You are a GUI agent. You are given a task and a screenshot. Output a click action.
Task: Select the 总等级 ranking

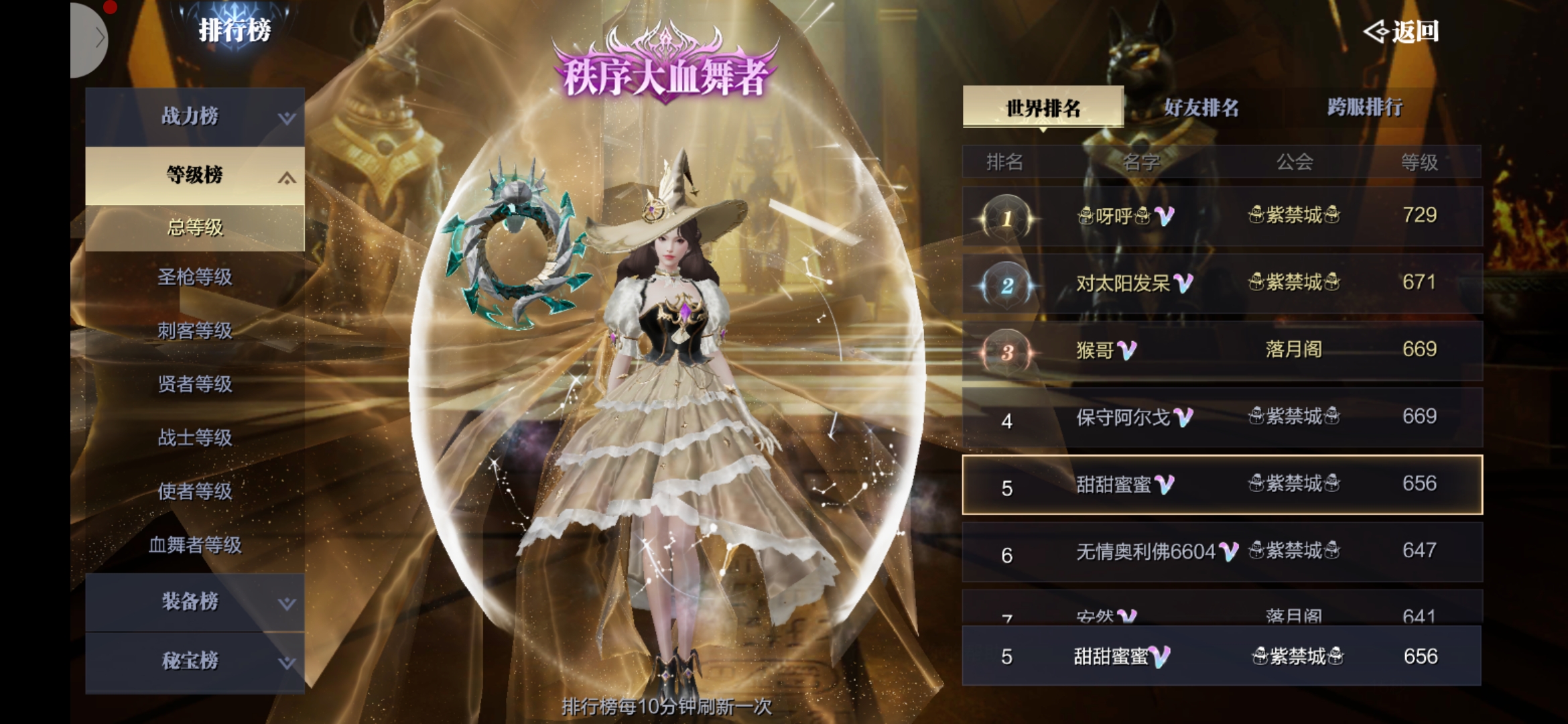pos(194,228)
